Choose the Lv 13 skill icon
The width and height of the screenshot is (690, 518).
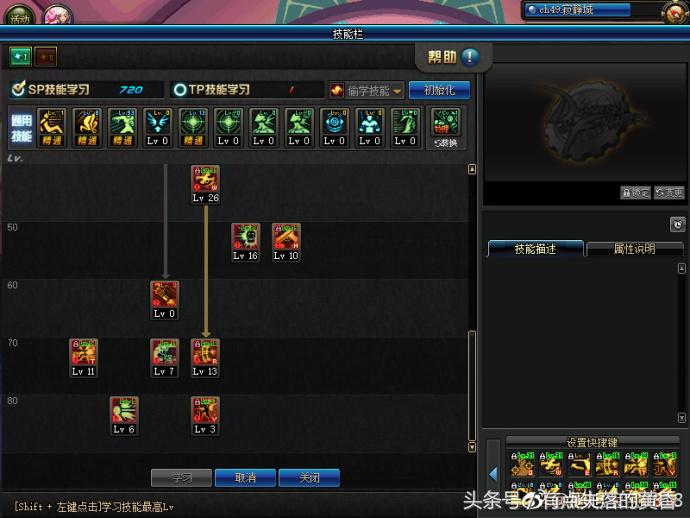[205, 352]
